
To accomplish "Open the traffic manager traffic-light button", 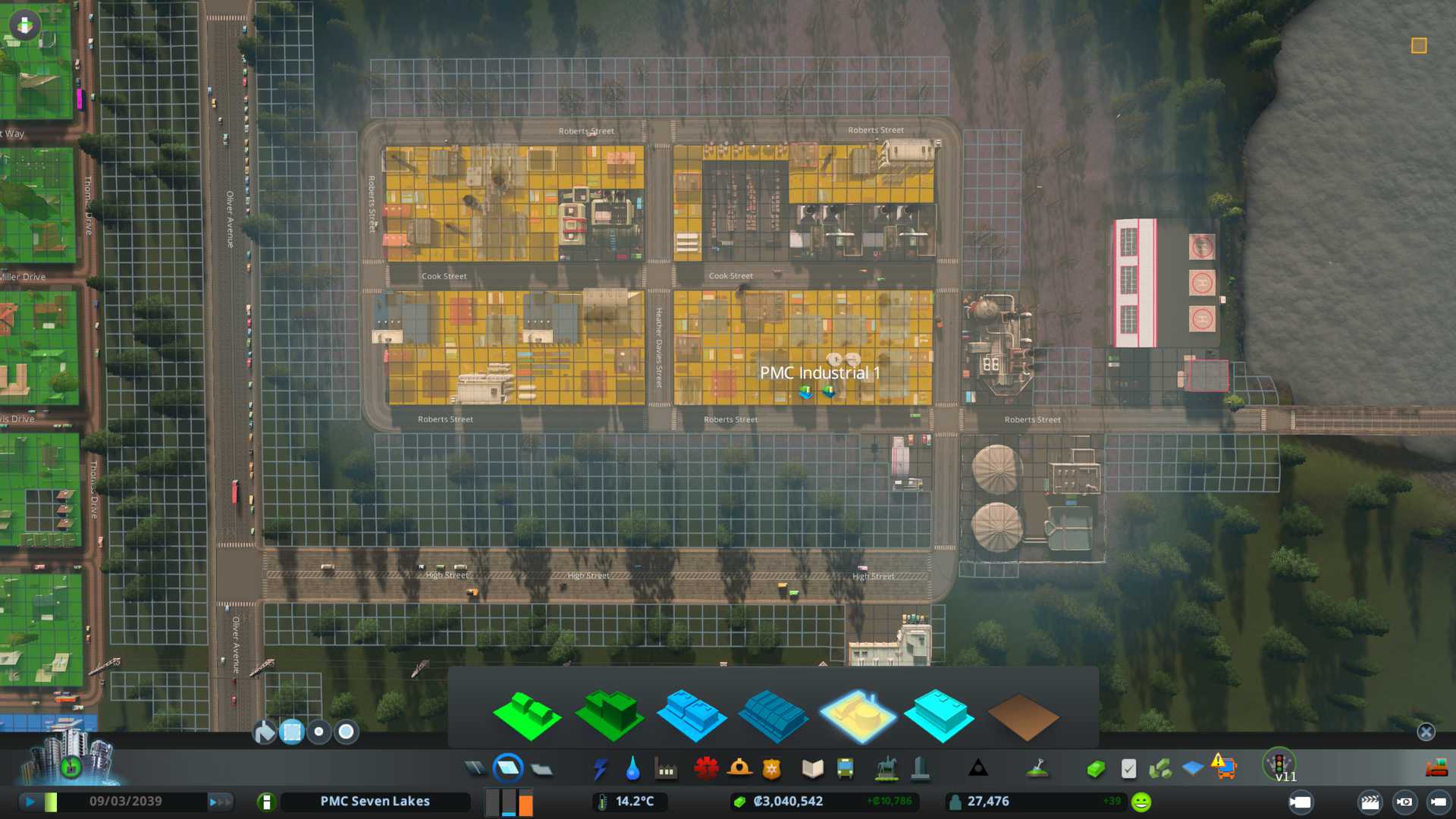I will [x=1279, y=763].
